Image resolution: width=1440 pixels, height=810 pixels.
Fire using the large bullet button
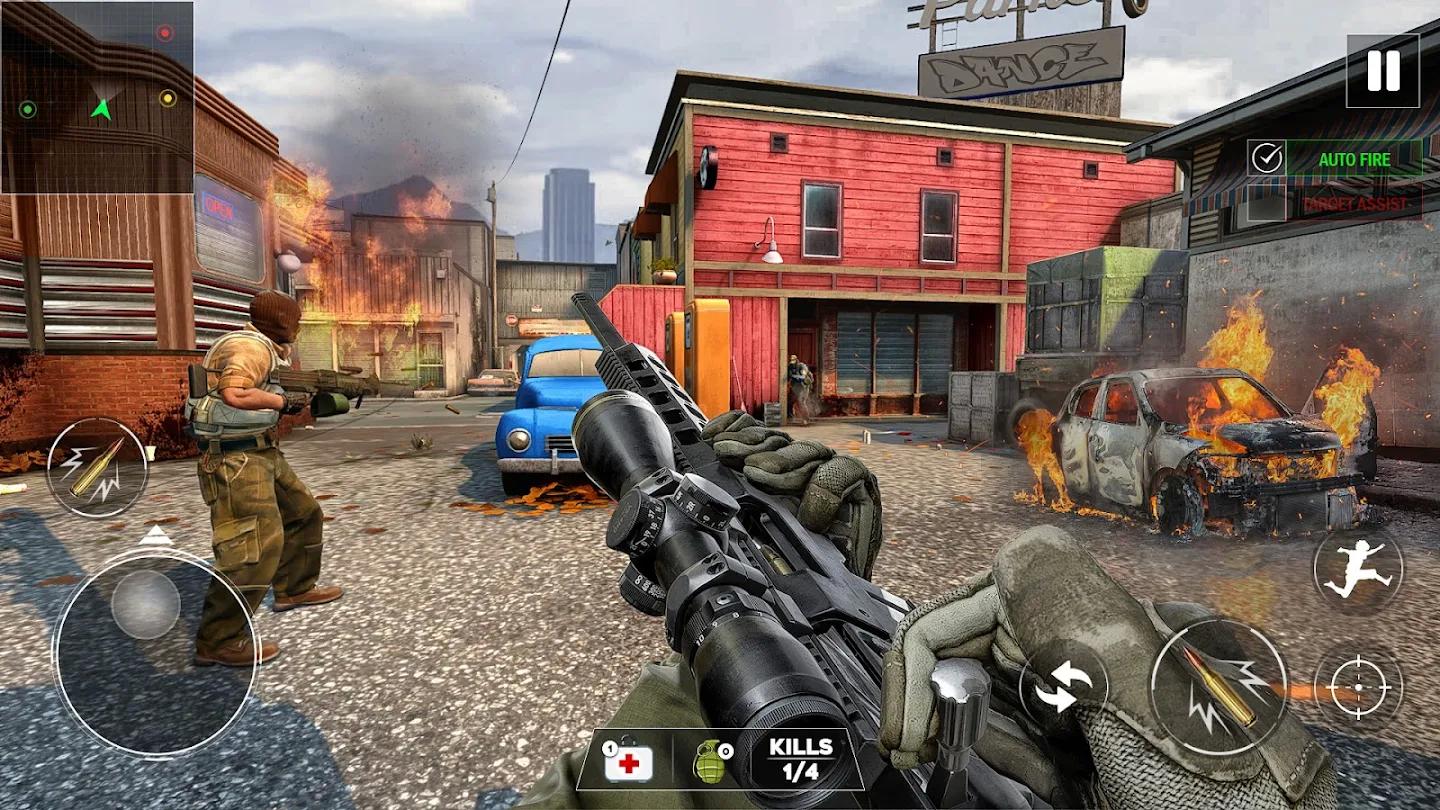pyautogui.click(x=1218, y=686)
